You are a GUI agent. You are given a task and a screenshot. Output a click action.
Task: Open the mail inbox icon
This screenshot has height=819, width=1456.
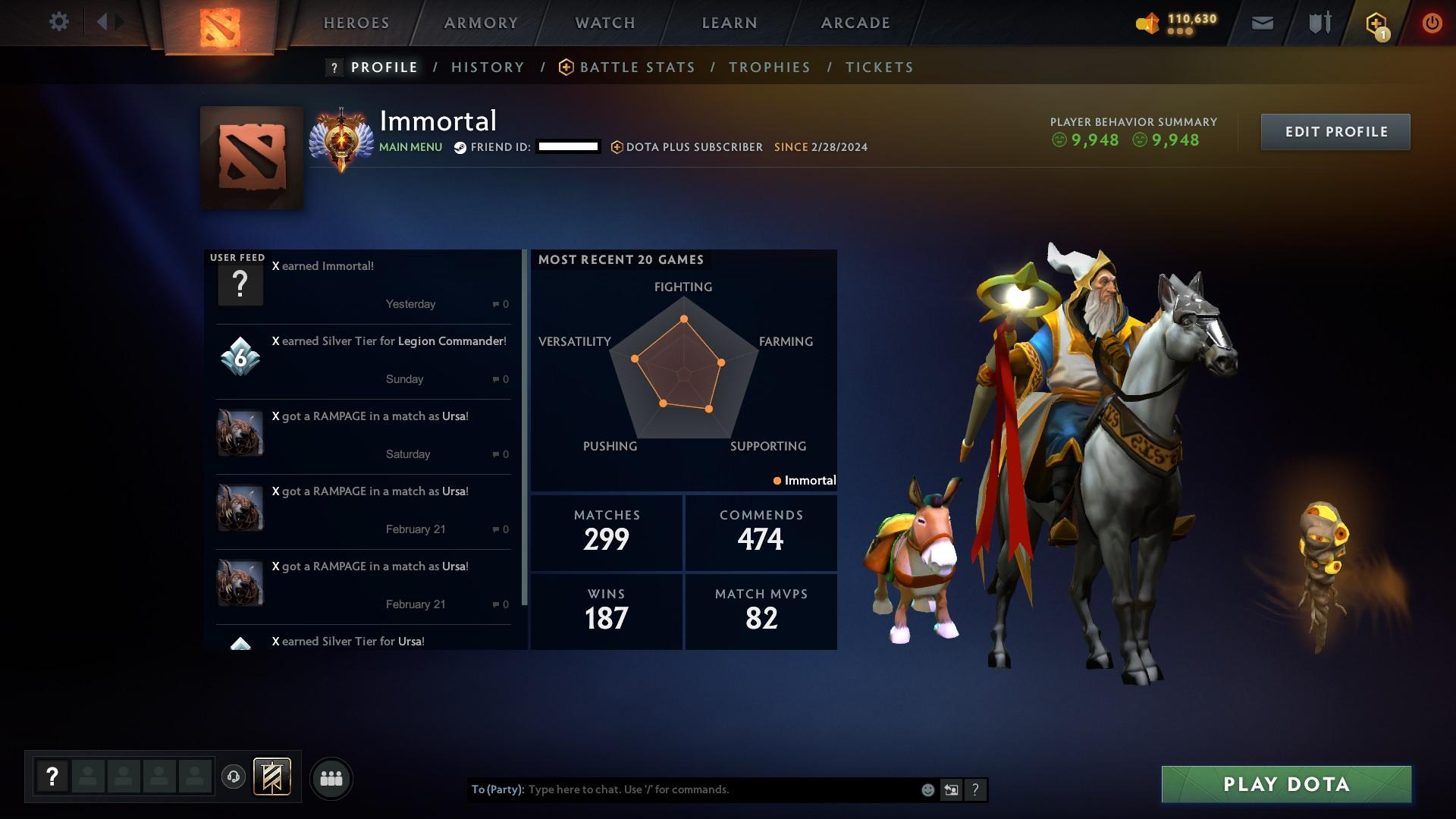click(x=1263, y=22)
